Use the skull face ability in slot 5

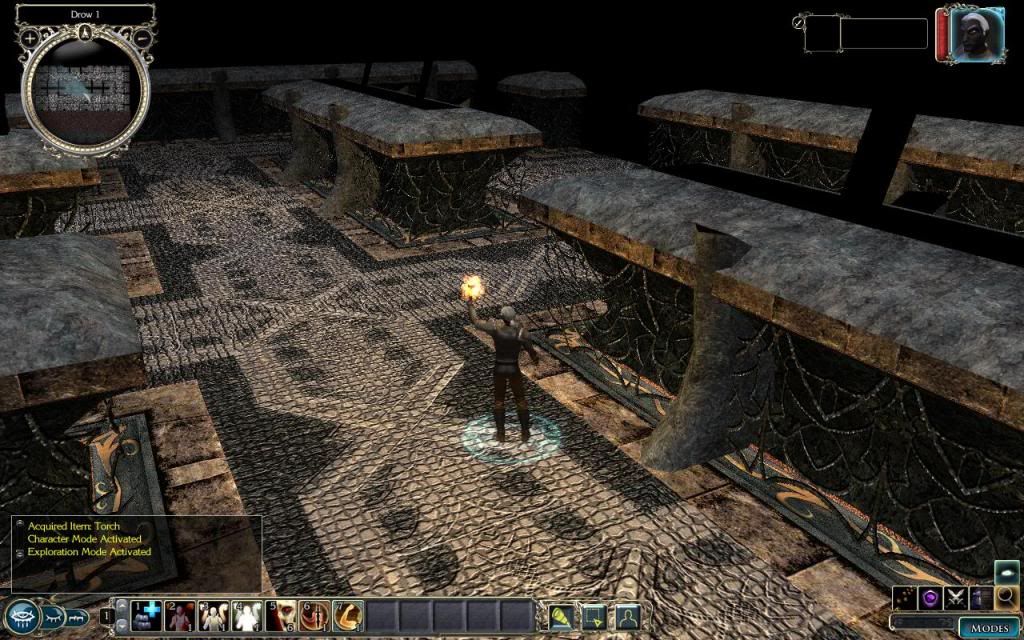coord(282,615)
